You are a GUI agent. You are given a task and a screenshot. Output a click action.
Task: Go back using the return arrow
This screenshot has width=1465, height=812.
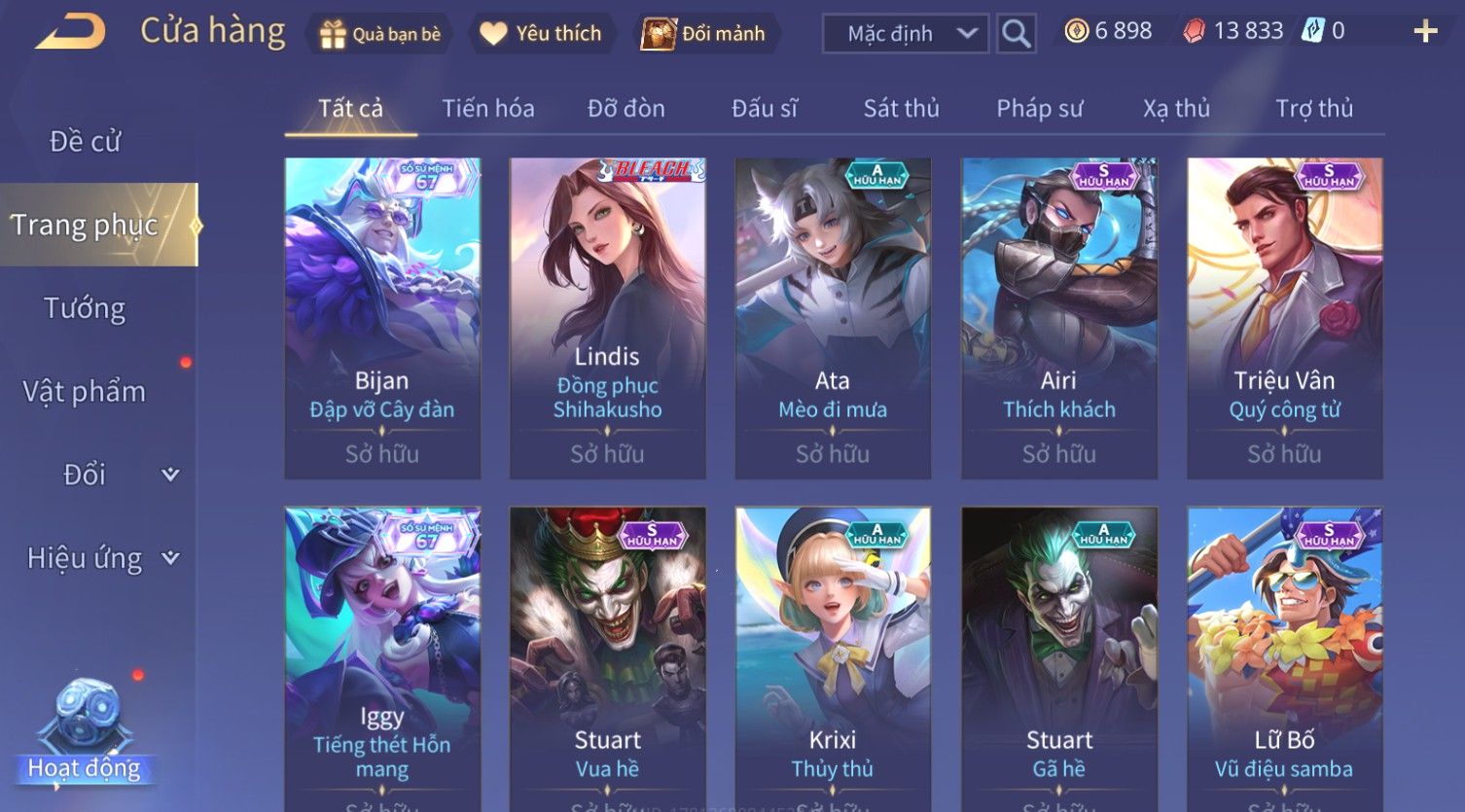coord(70,32)
